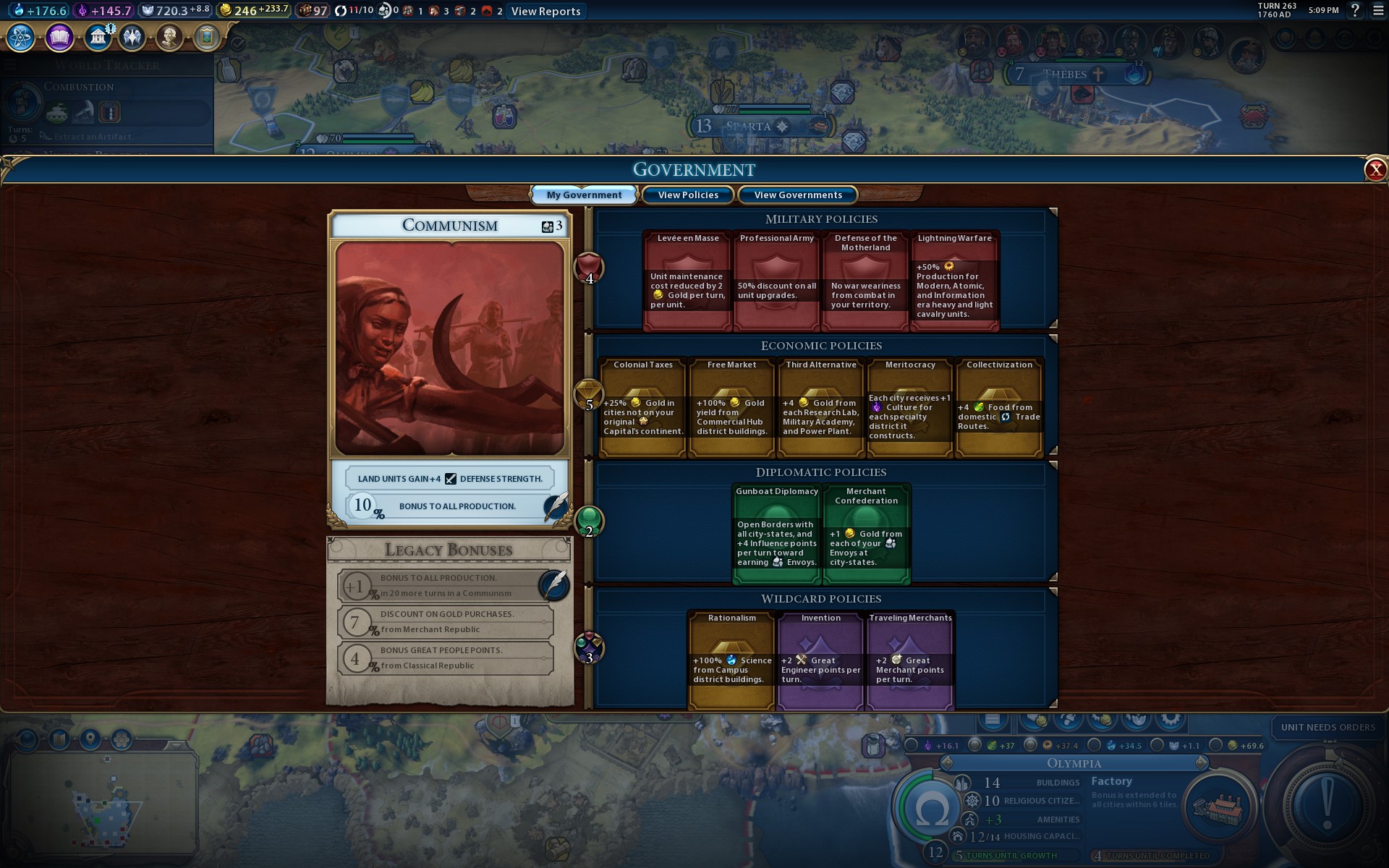Switch to the View Policies tab
1389x868 pixels.
coord(687,195)
